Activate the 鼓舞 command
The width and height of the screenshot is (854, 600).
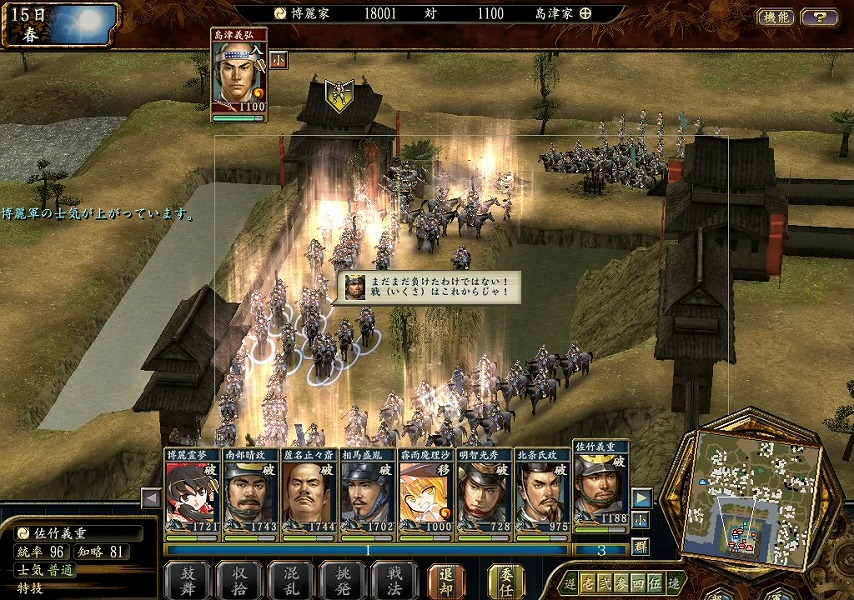187,579
